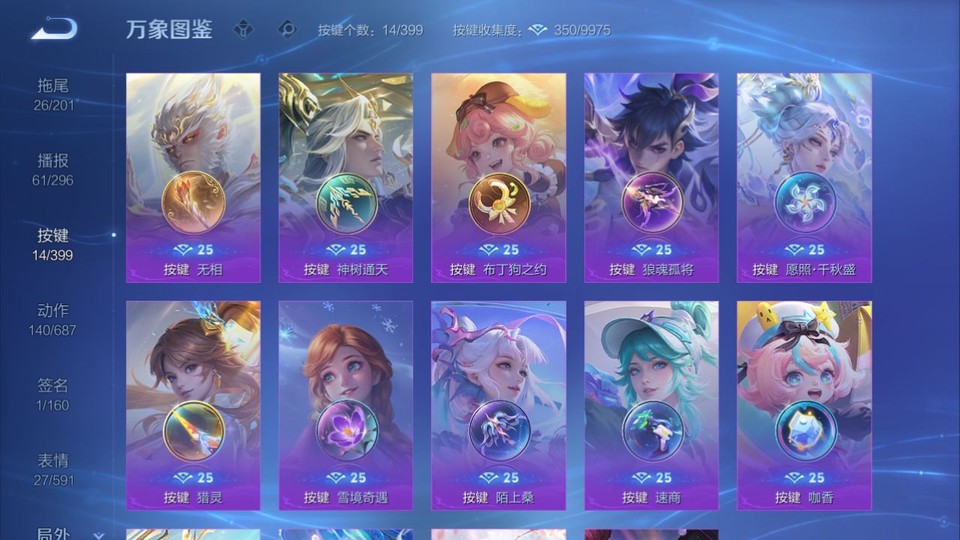The width and height of the screenshot is (960, 540).
Task: Open the 签名 category tab
Action: pyautogui.click(x=54, y=394)
